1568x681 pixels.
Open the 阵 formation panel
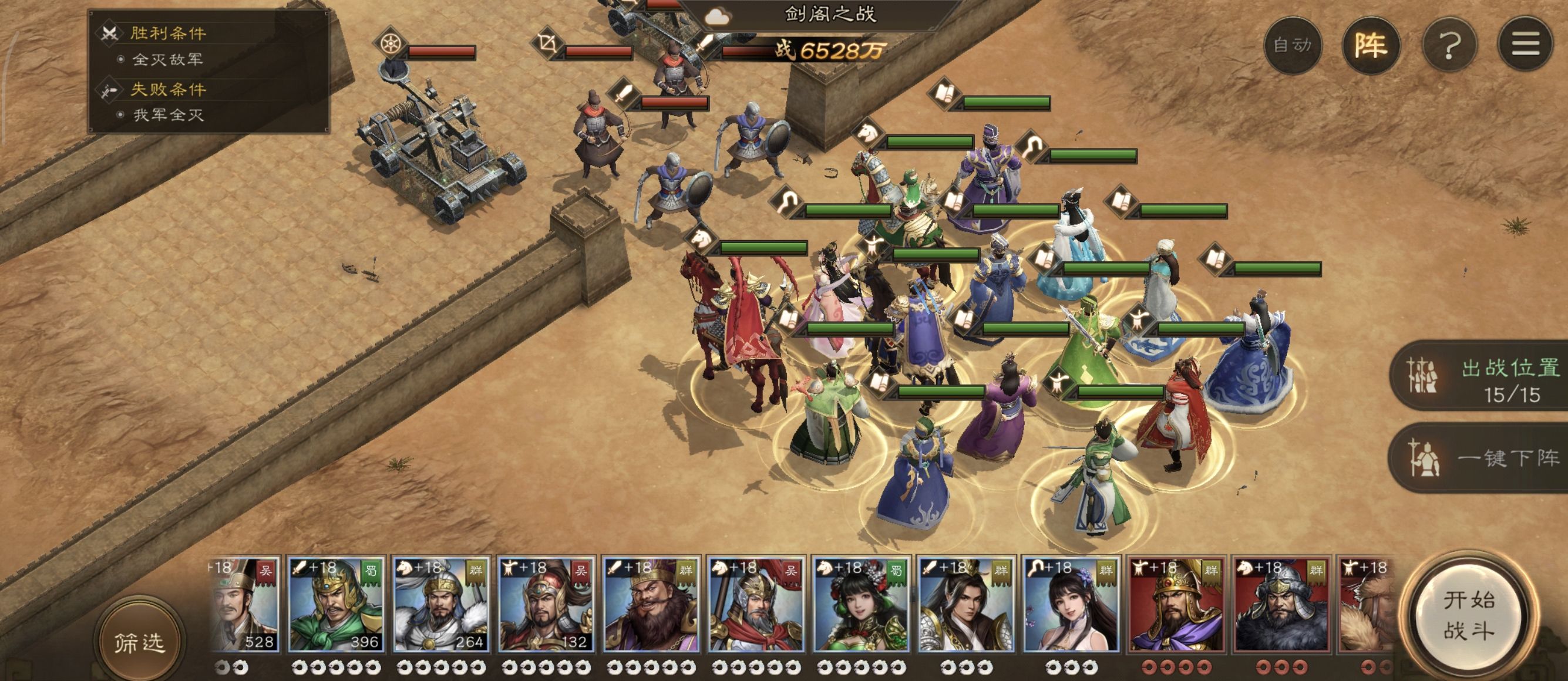[x=1371, y=45]
